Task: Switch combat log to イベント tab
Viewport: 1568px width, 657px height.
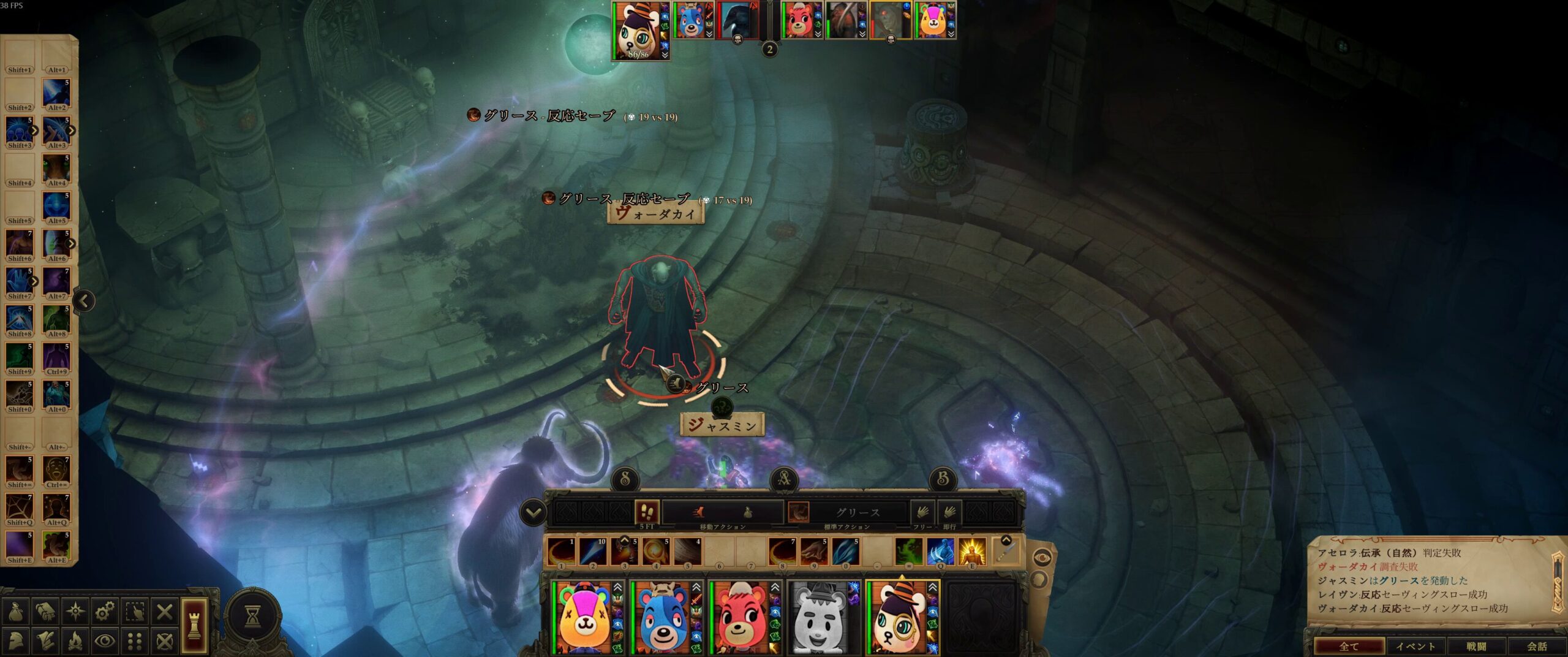Action: (x=1415, y=646)
